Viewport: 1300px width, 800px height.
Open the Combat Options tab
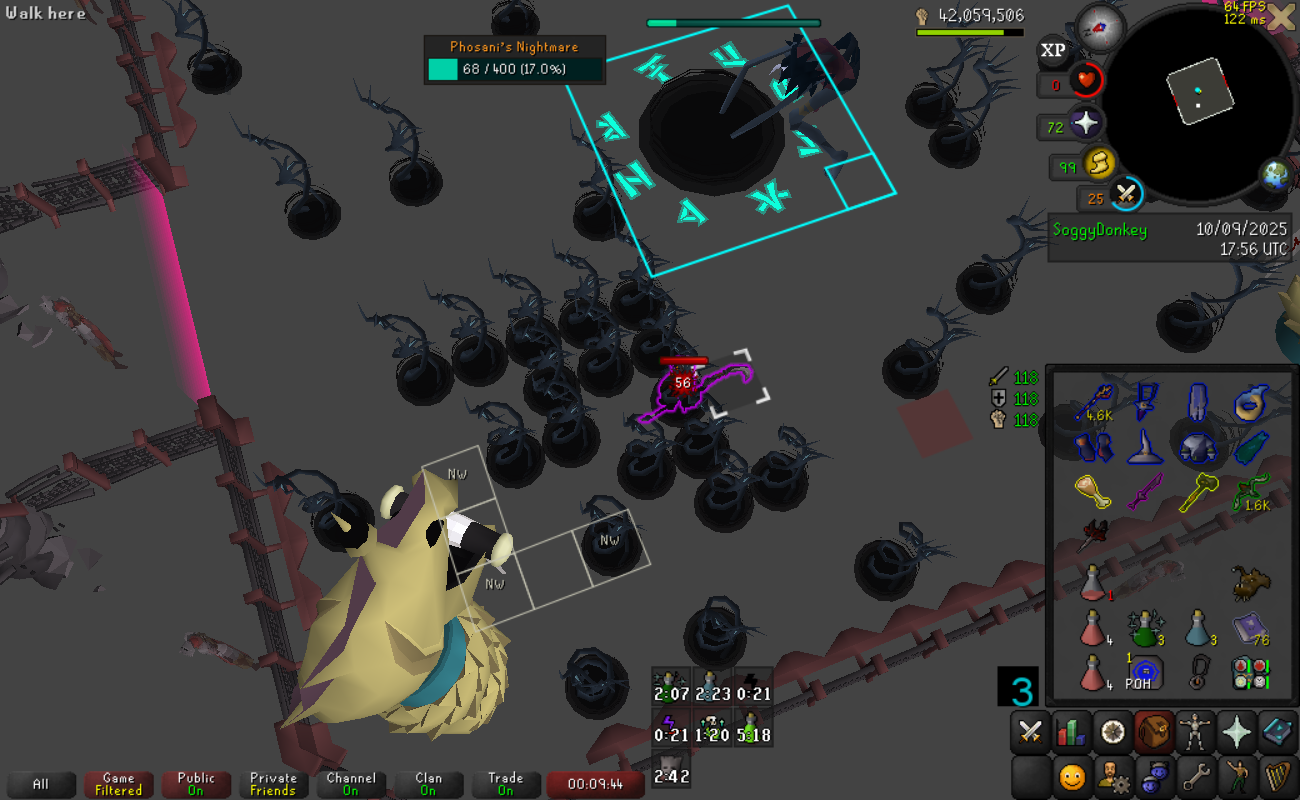pyautogui.click(x=1029, y=732)
